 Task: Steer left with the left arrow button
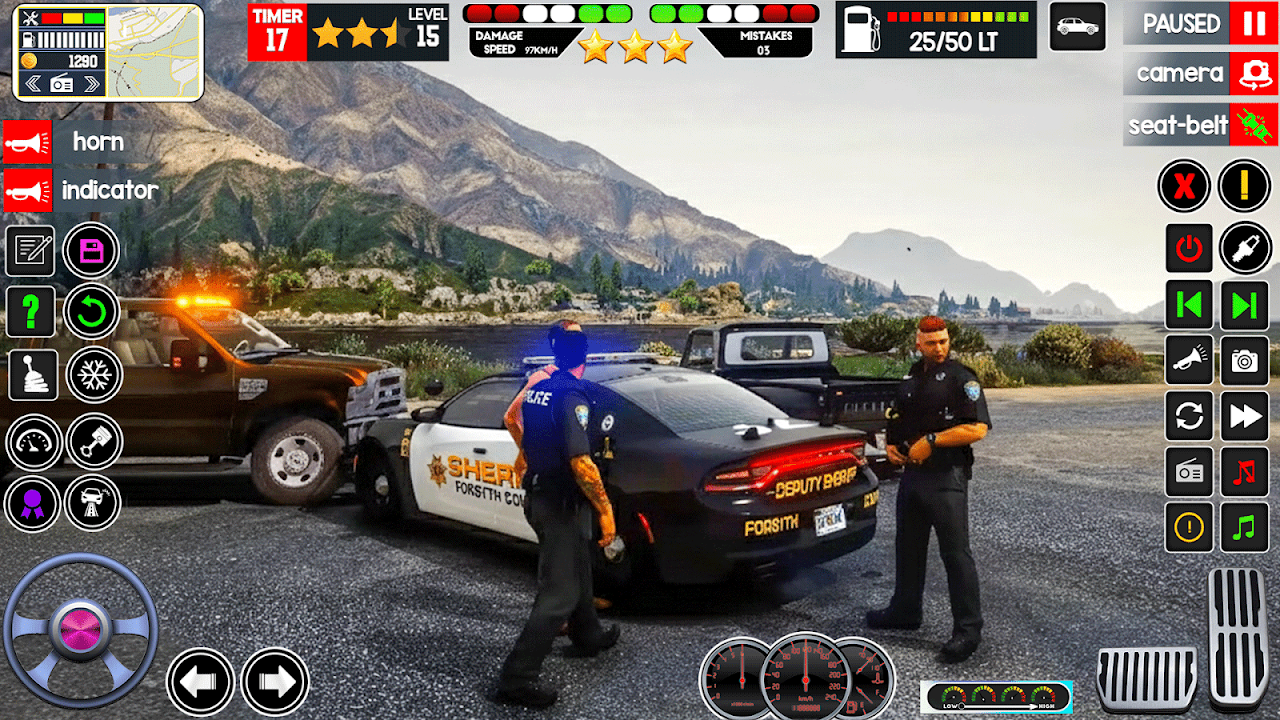200,682
